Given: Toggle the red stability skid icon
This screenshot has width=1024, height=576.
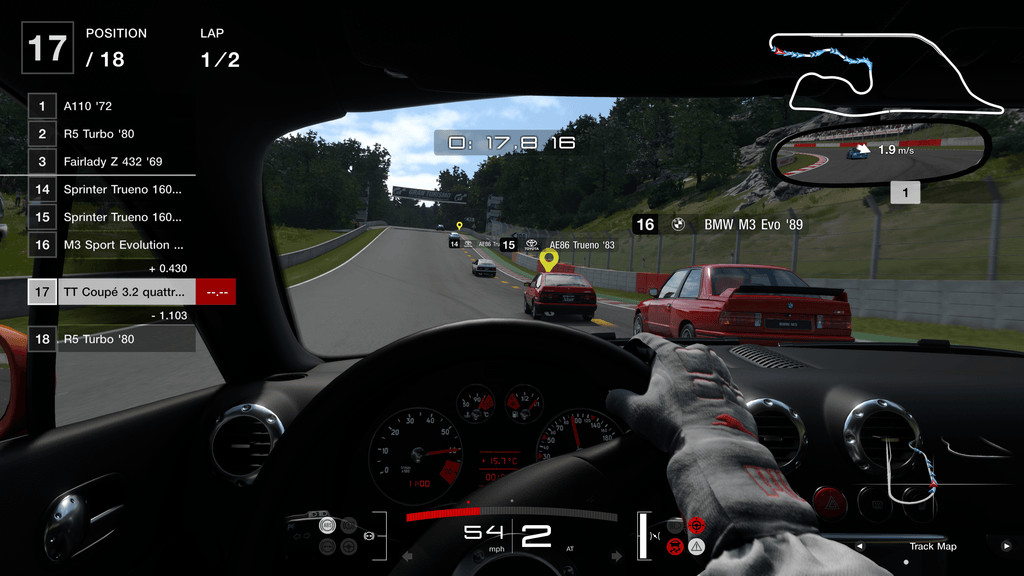Looking at the screenshot, I should 676,546.
